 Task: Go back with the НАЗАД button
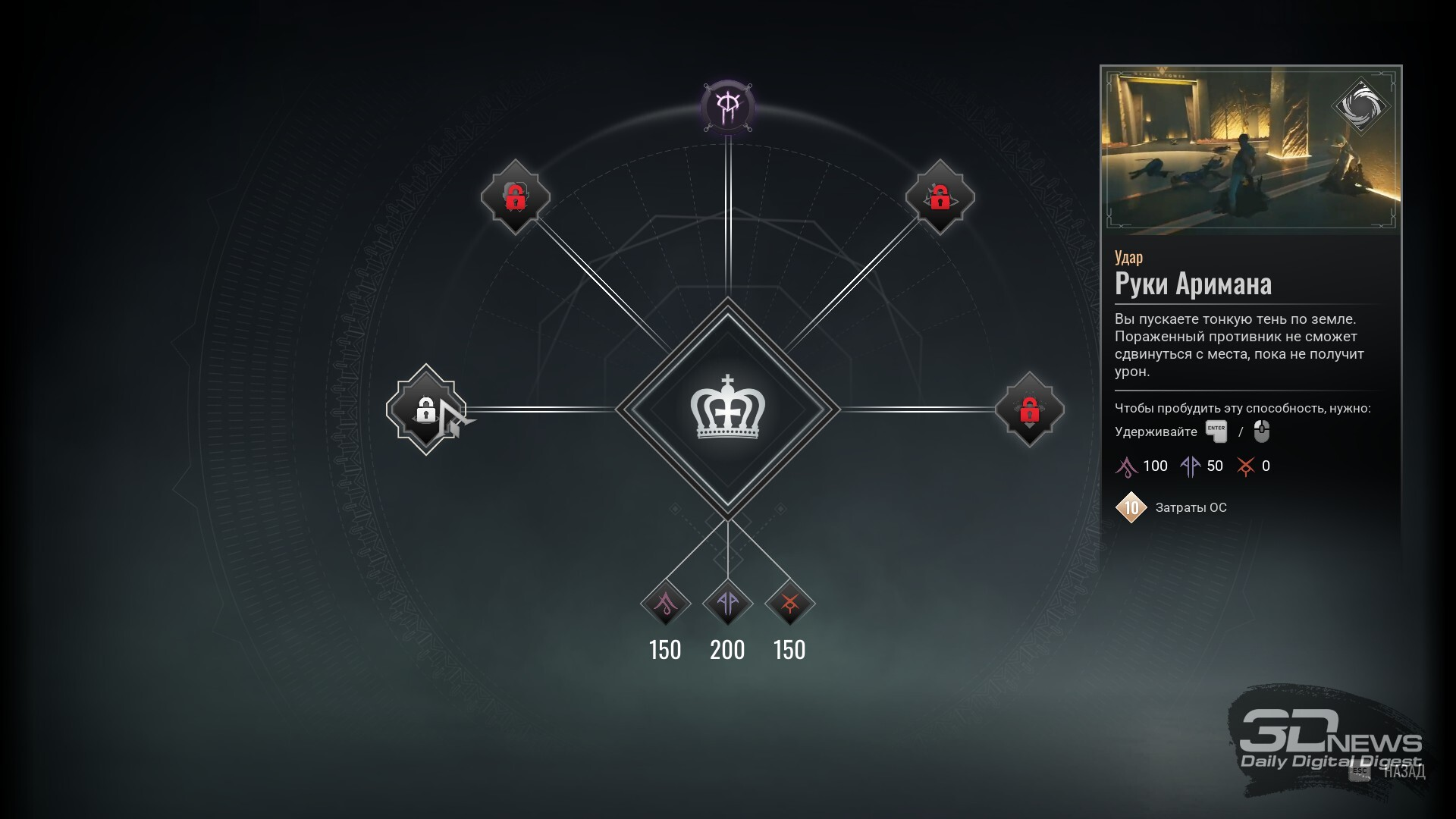coord(1403,771)
